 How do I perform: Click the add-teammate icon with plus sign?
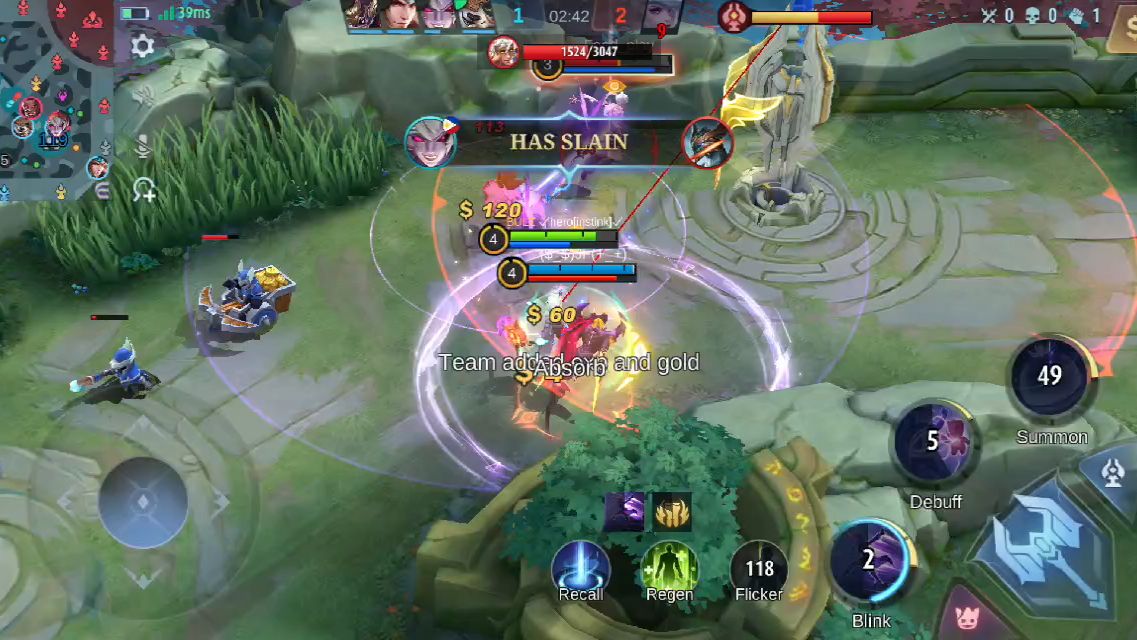(x=143, y=189)
